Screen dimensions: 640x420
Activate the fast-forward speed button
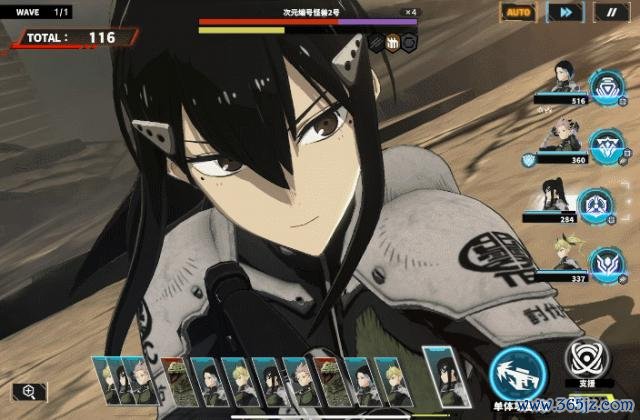(565, 12)
